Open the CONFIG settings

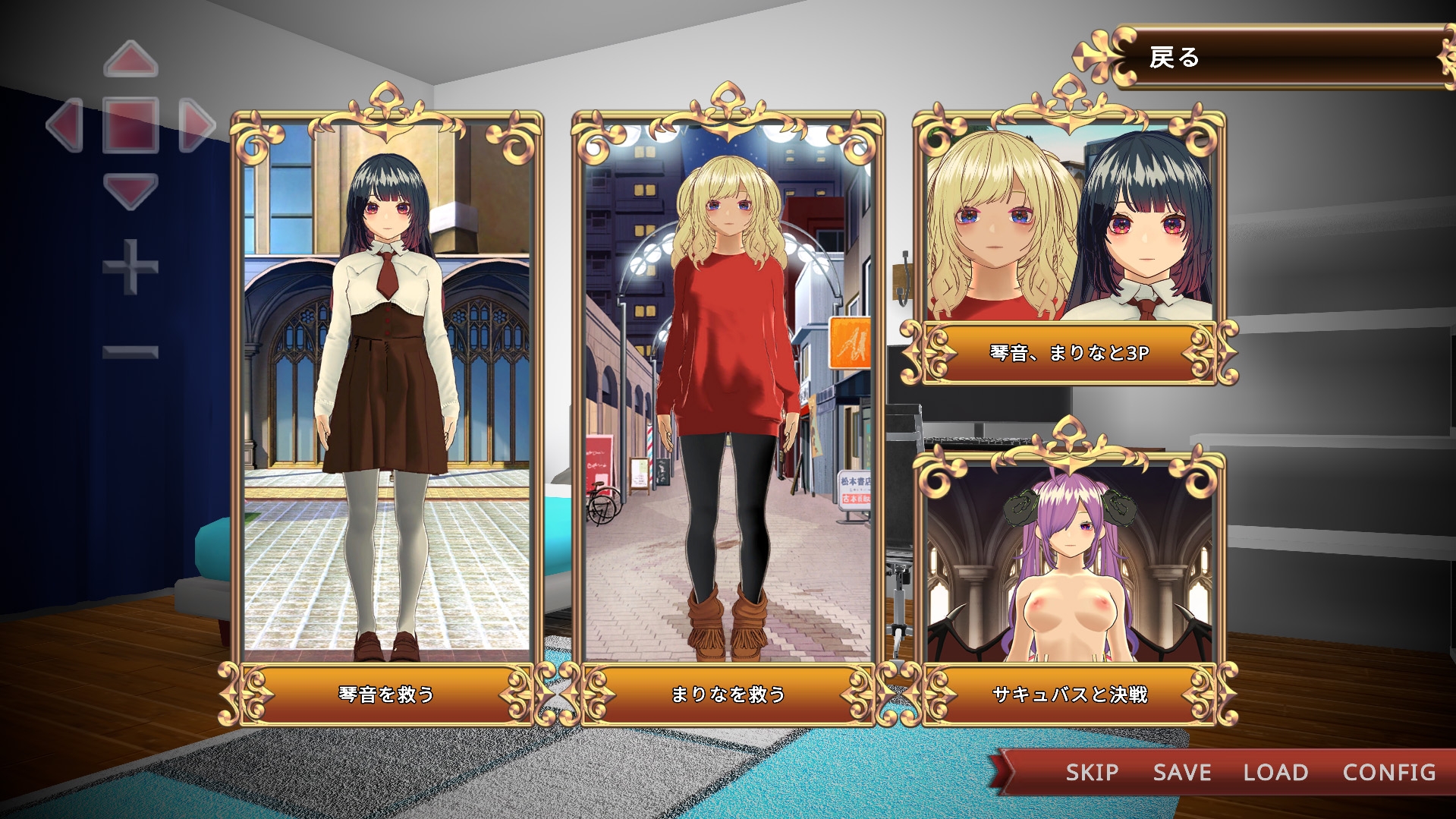click(x=1389, y=773)
